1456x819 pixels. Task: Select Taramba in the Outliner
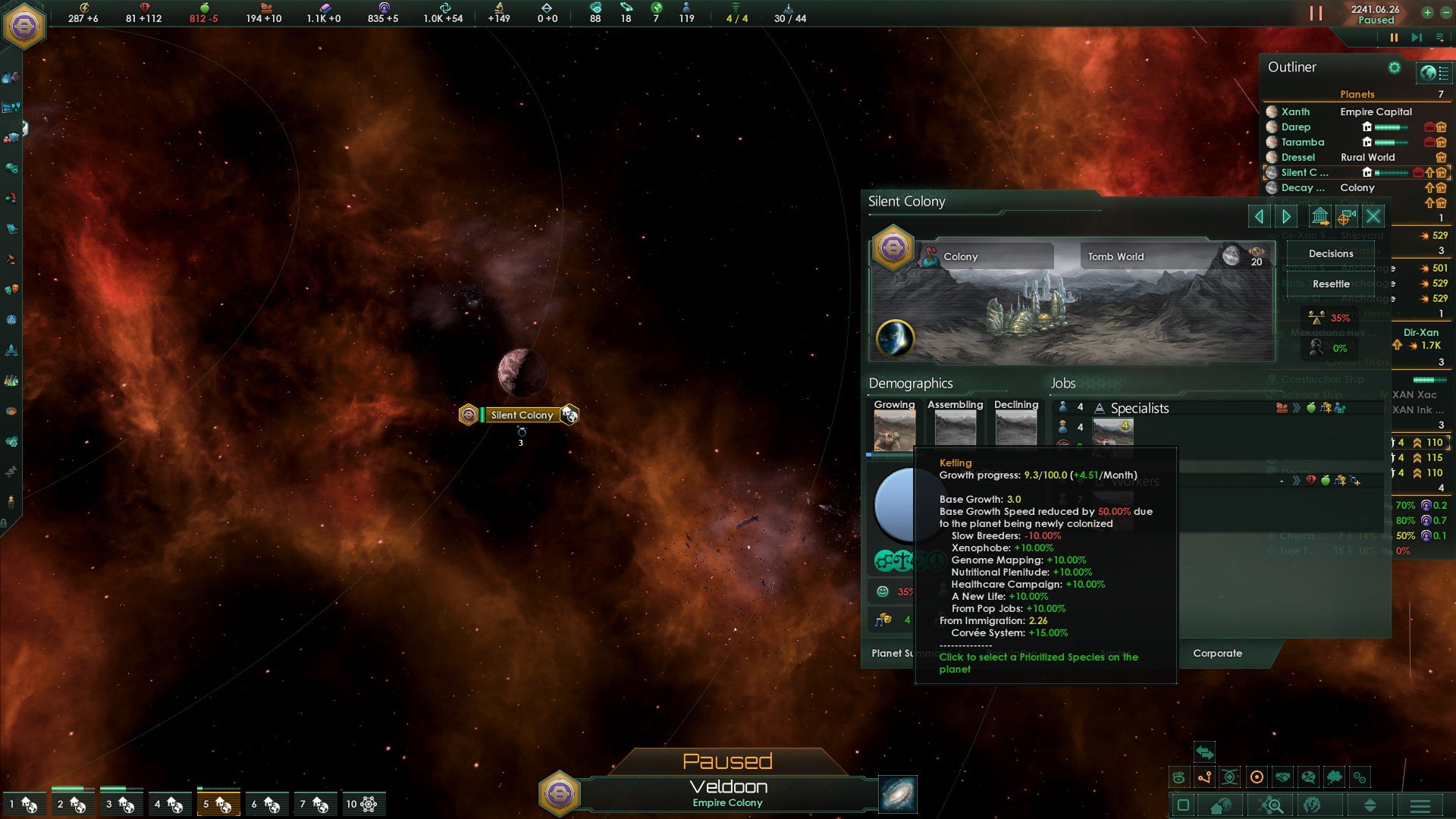pos(1302,142)
